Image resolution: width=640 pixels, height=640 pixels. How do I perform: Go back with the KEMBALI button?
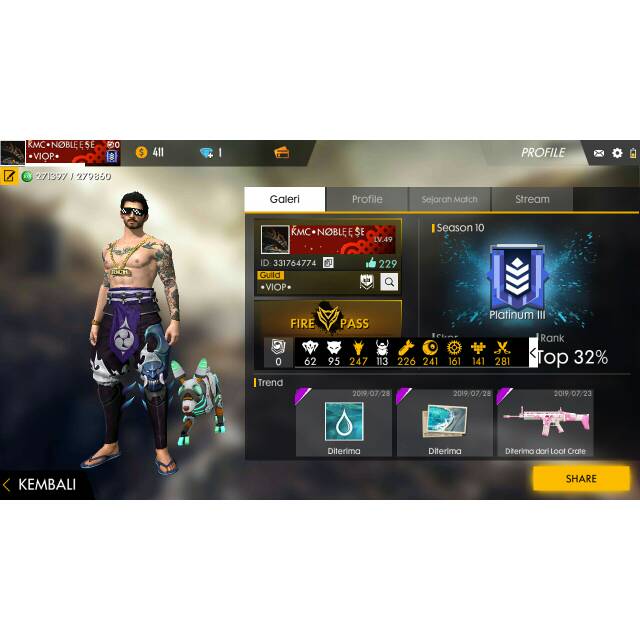click(45, 485)
